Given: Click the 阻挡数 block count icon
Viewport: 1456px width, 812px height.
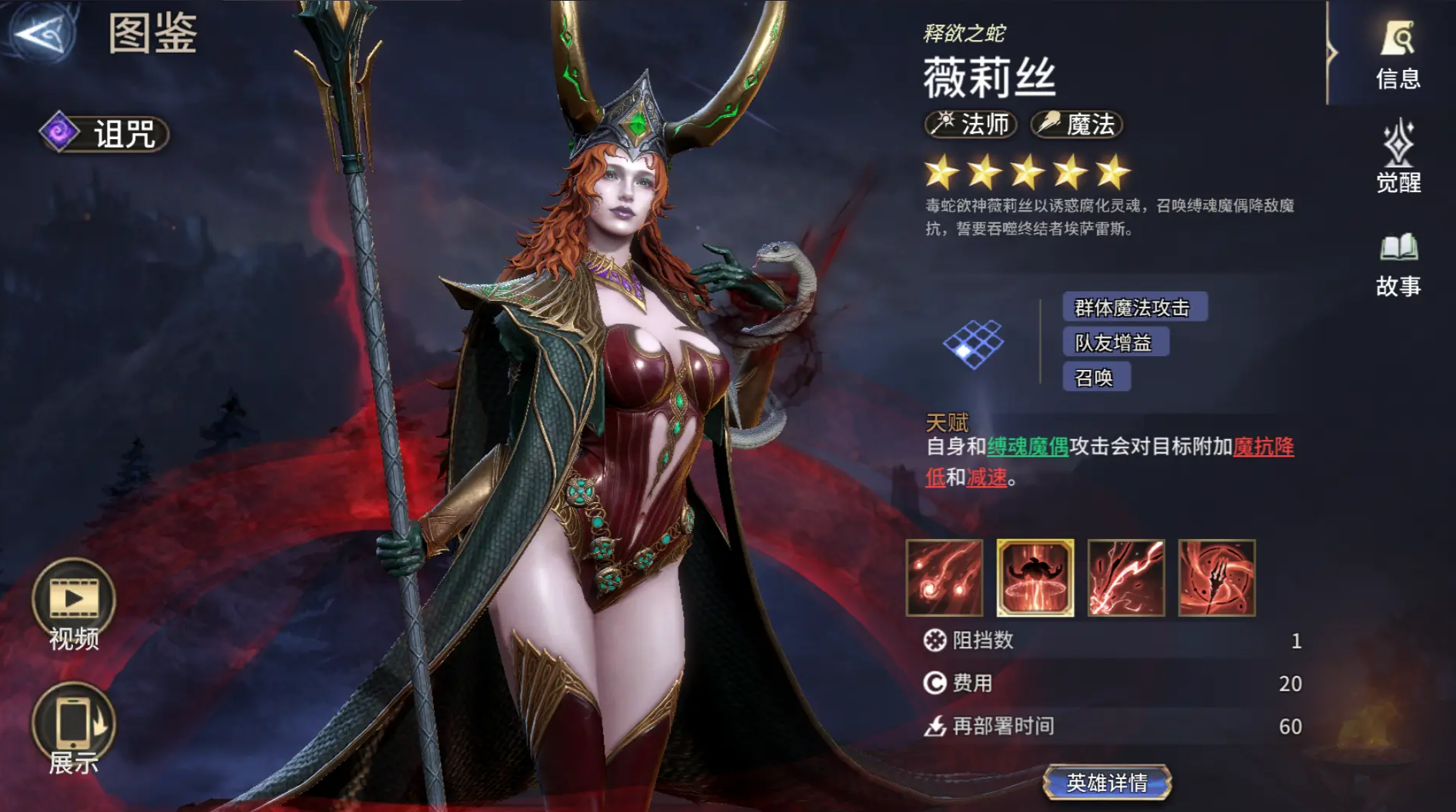Looking at the screenshot, I should 936,641.
